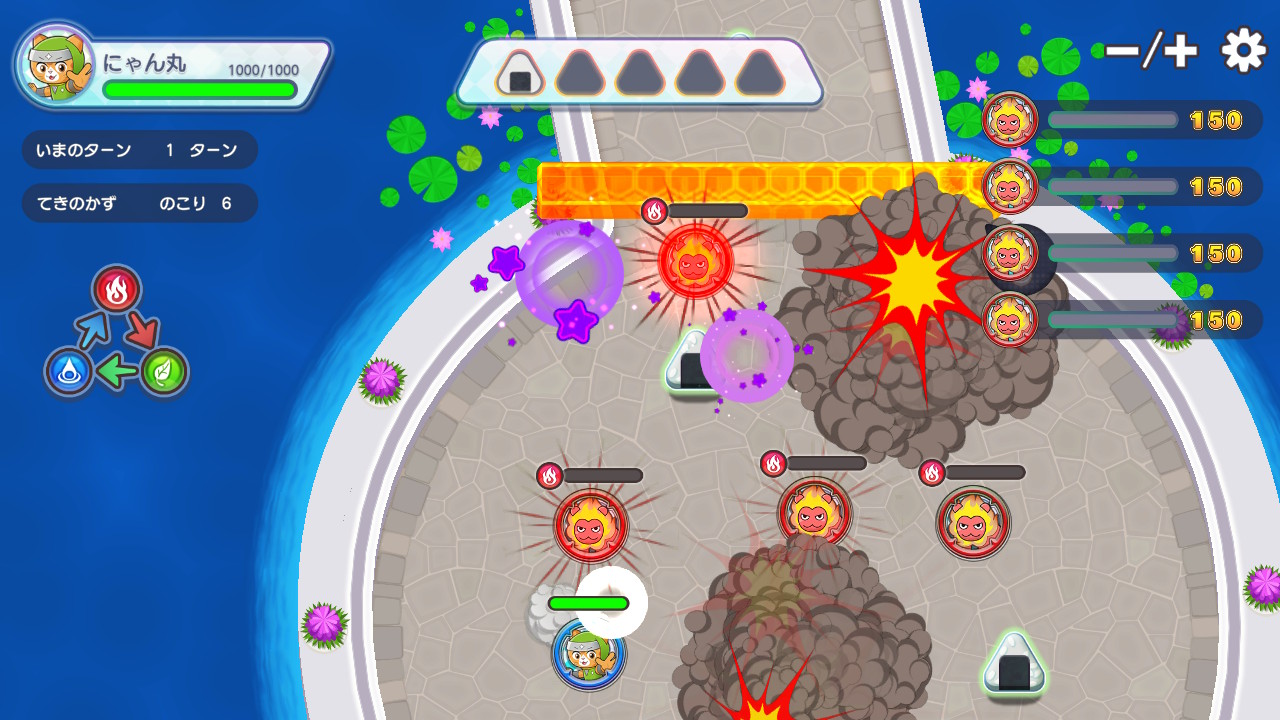1280x720 pixels.
Task: Click the にゃん丸 cat portrait
Action: [x=55, y=64]
